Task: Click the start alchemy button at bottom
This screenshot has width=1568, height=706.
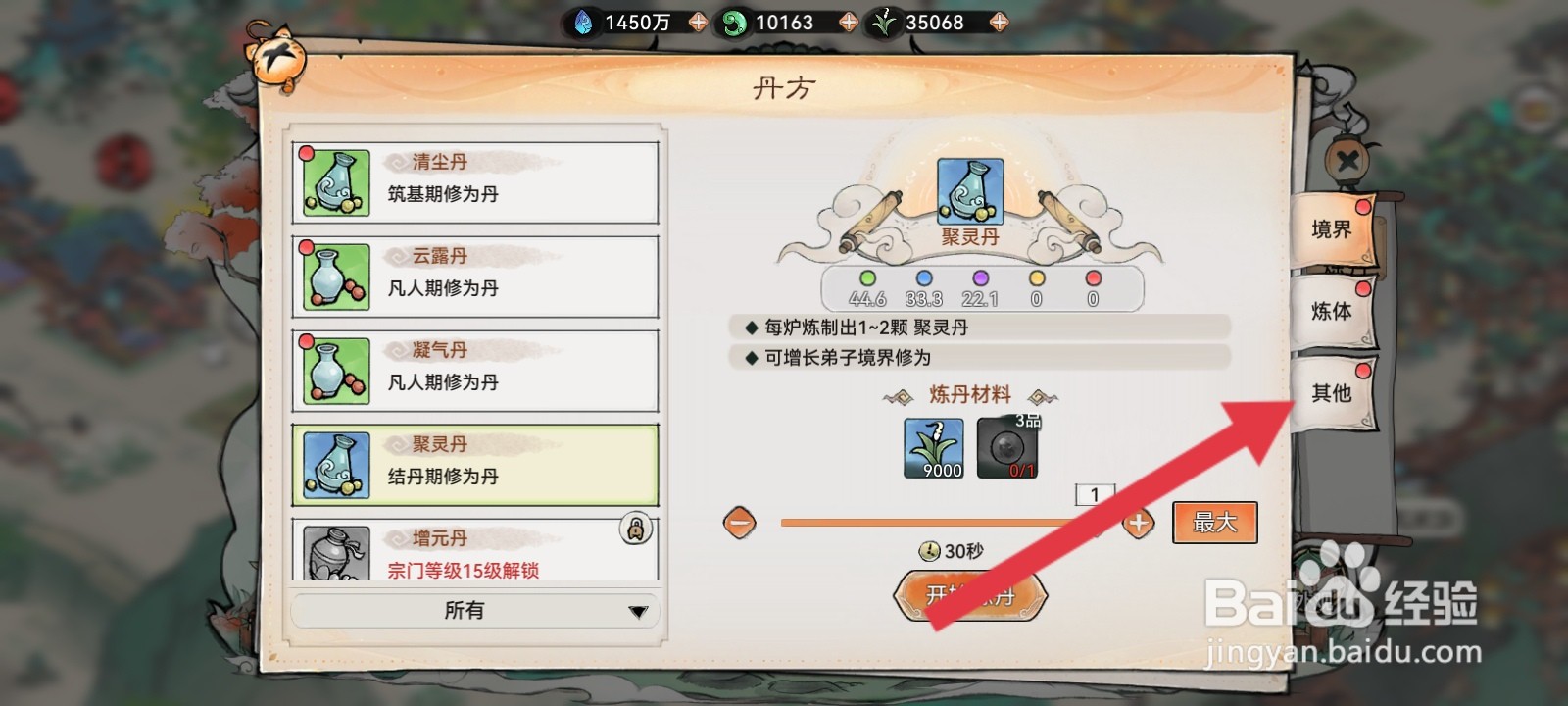Action: click(x=968, y=593)
